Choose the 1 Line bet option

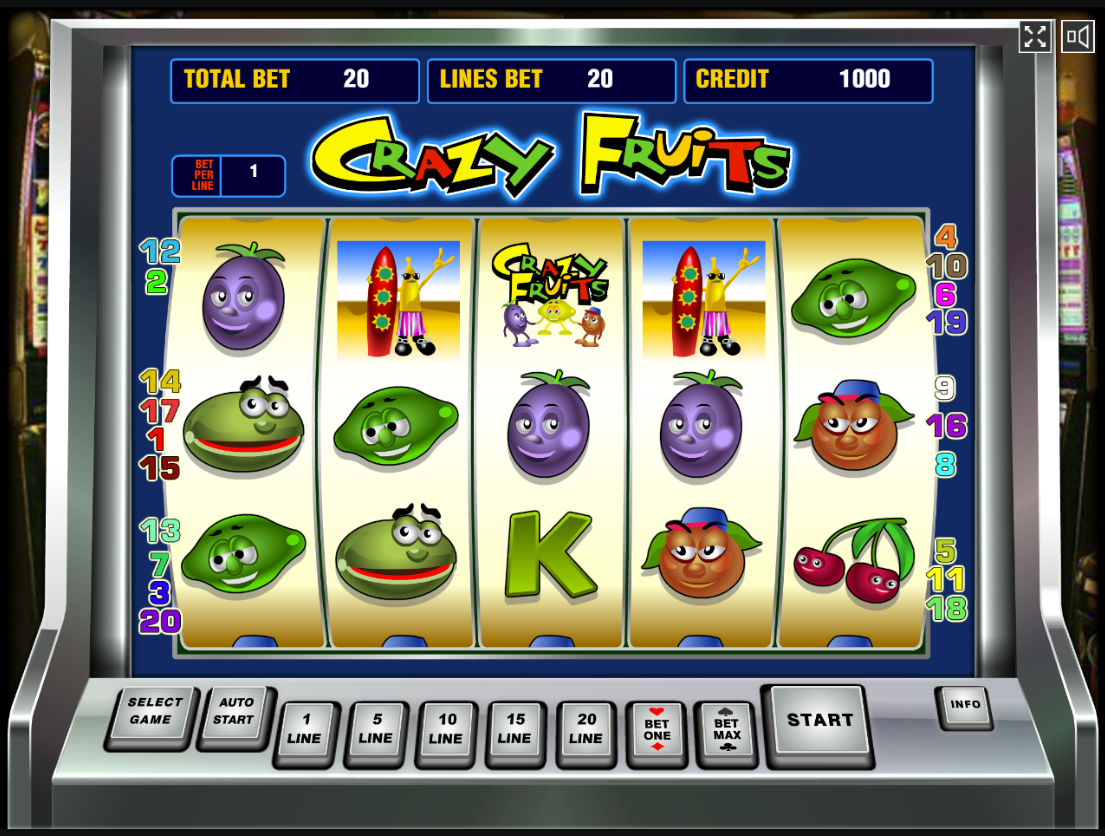pyautogui.click(x=305, y=730)
